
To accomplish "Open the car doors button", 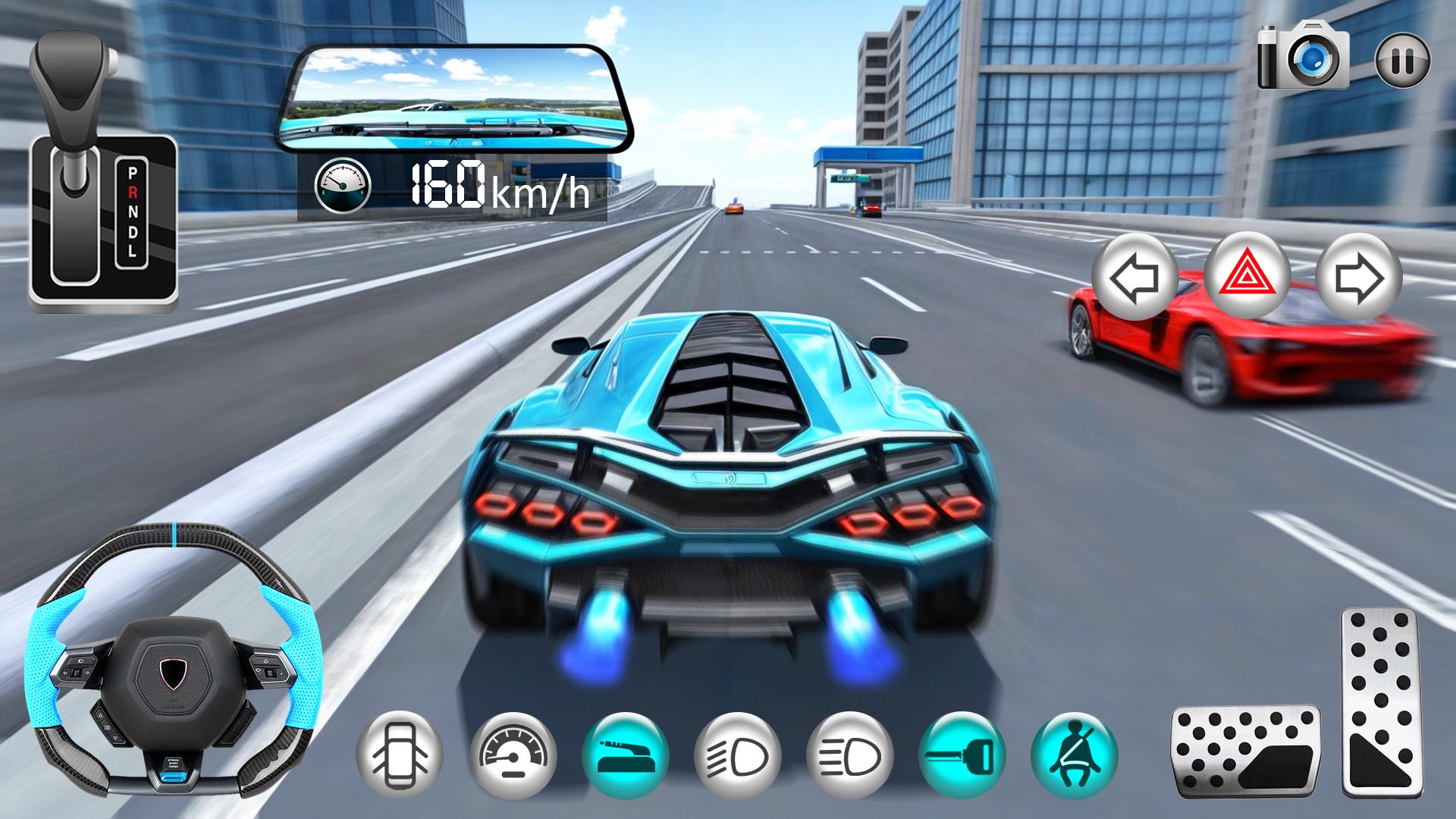I will pyautogui.click(x=399, y=754).
